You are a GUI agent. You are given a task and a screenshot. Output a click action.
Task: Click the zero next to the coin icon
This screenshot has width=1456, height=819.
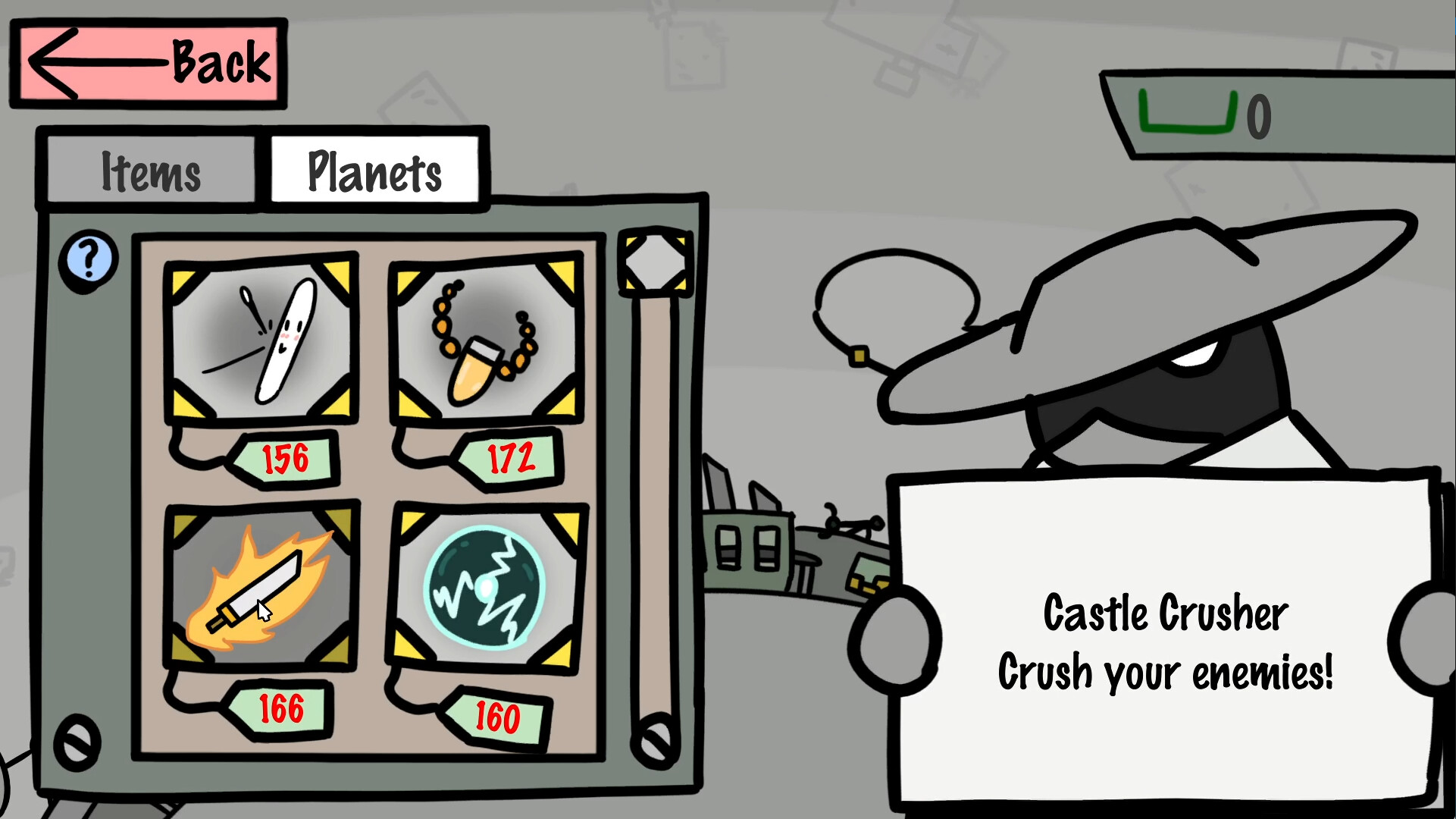coord(1259,115)
